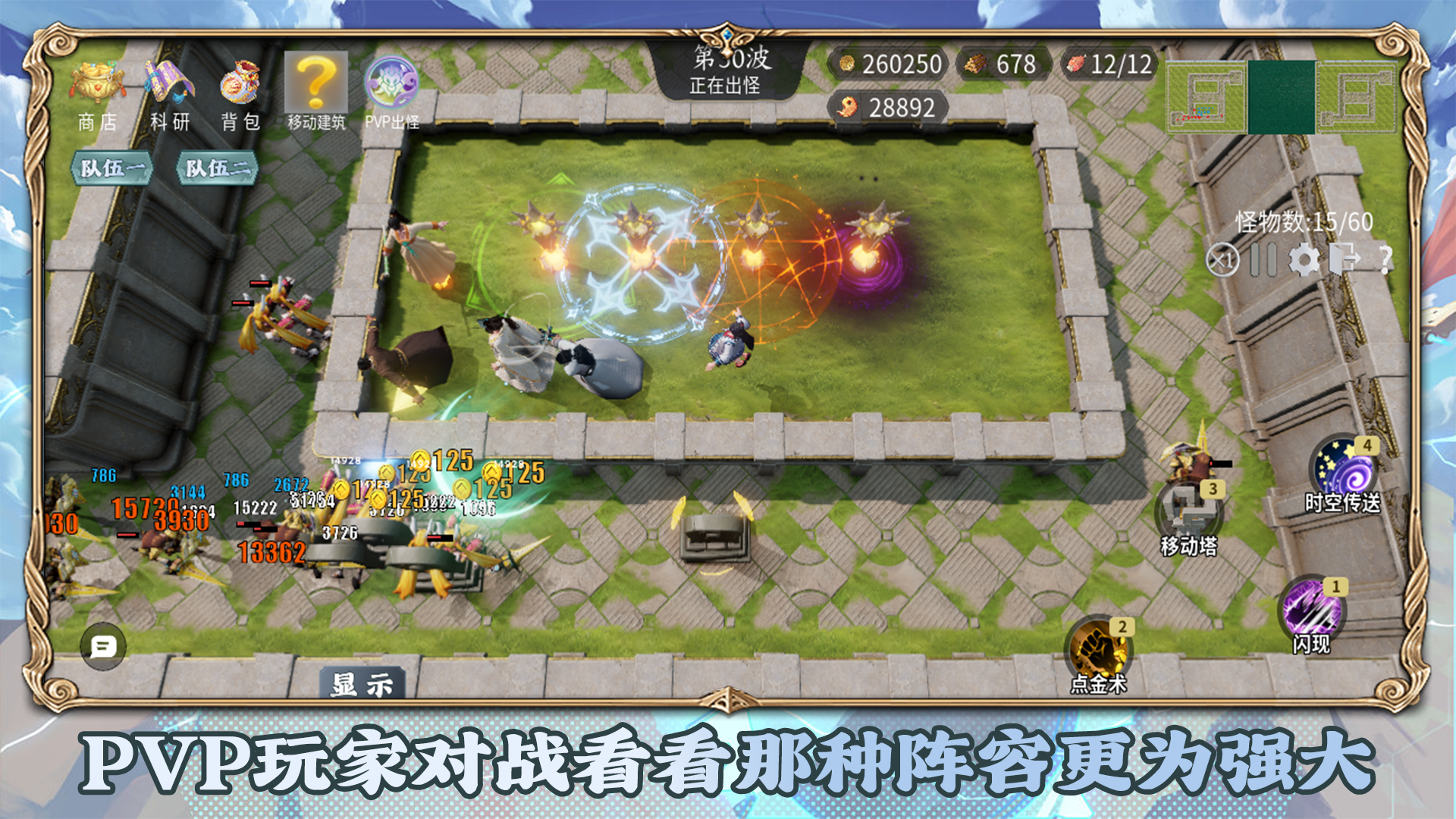Activate the PVP出怪 spawn icon
This screenshot has height=819, width=1456.
coord(394,83)
